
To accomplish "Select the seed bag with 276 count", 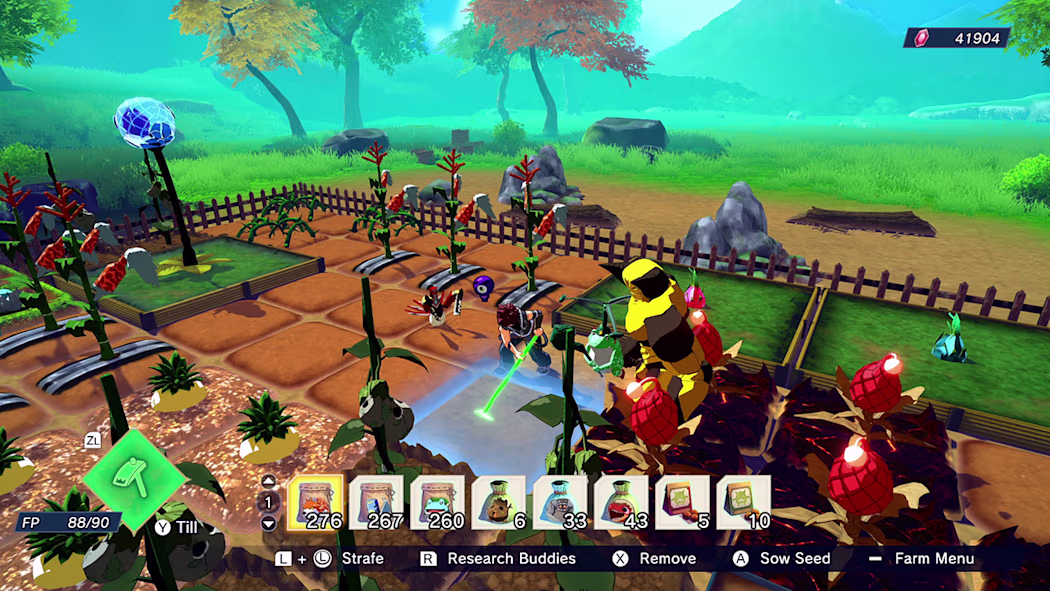I will pyautogui.click(x=315, y=501).
